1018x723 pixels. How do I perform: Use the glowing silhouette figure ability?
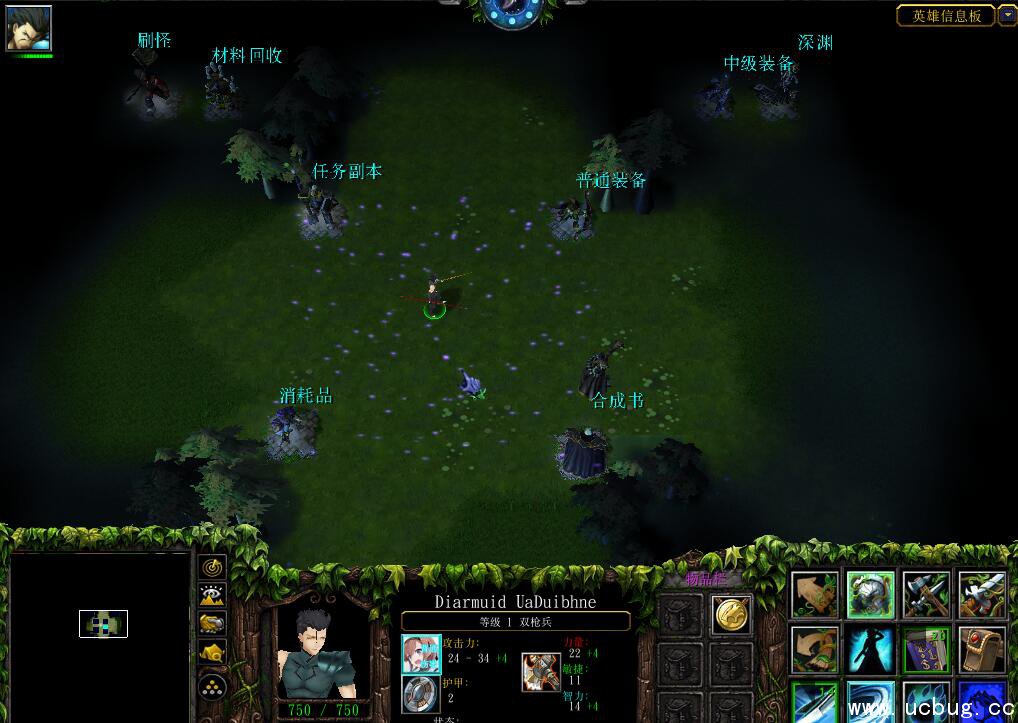pyautogui.click(x=871, y=649)
